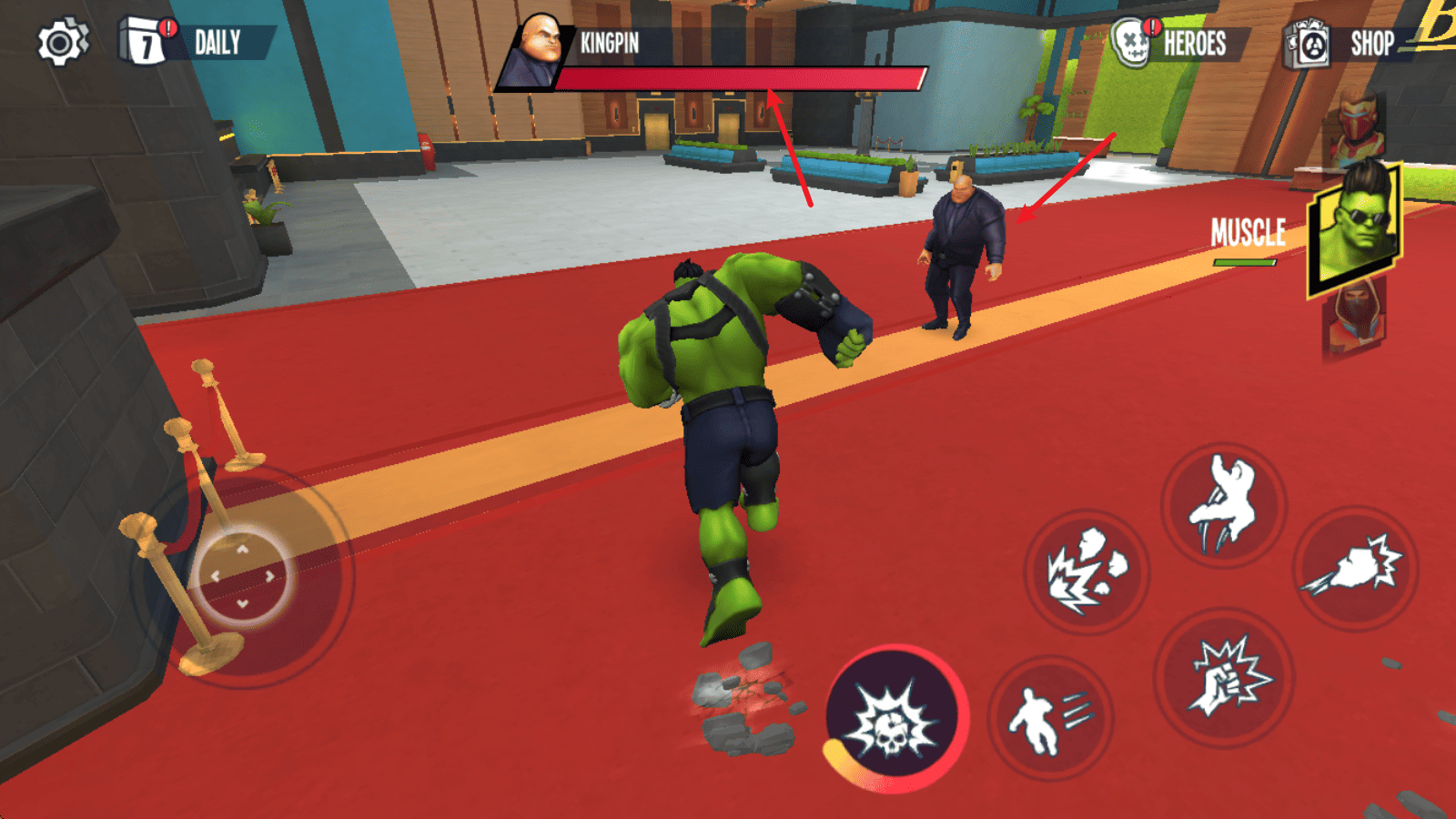Screen dimensions: 1456x819
Task: Use the leaping slam ability
Action: 1224,505
